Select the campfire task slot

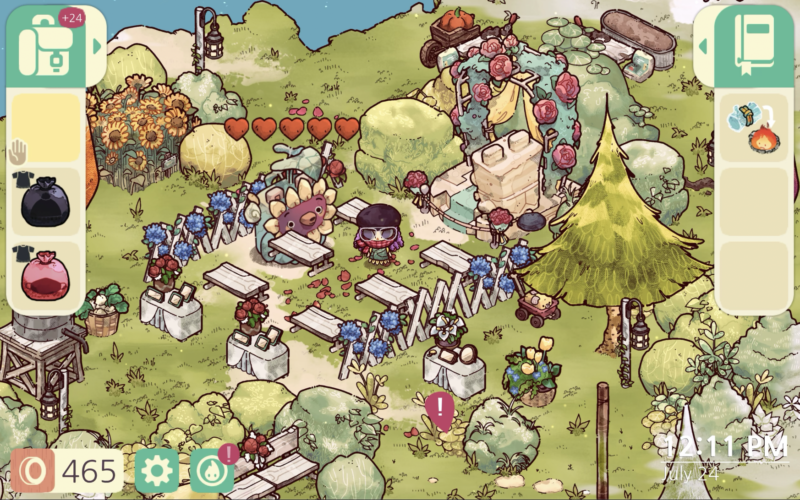(x=754, y=128)
